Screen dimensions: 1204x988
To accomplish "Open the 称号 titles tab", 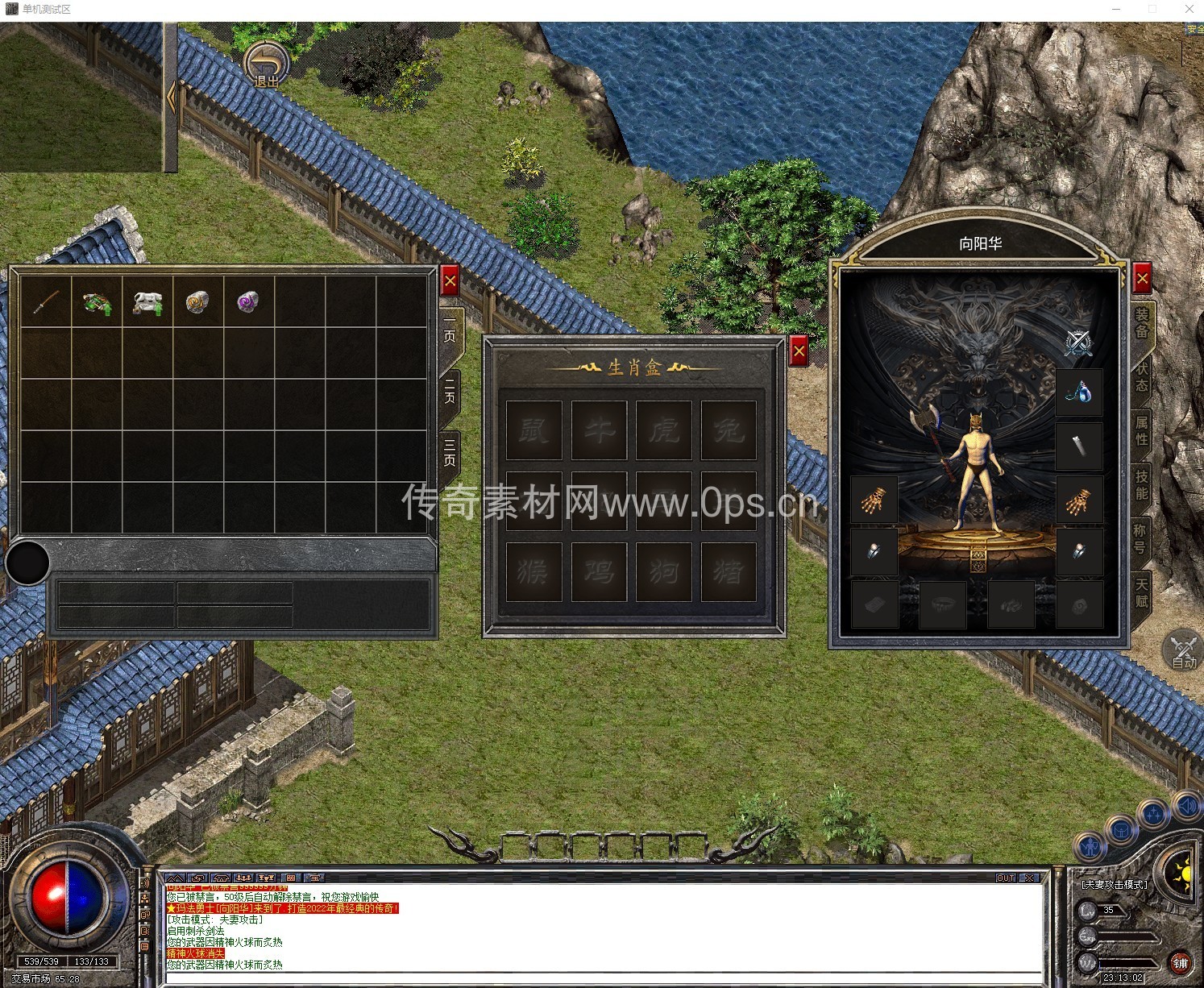I will [1141, 538].
